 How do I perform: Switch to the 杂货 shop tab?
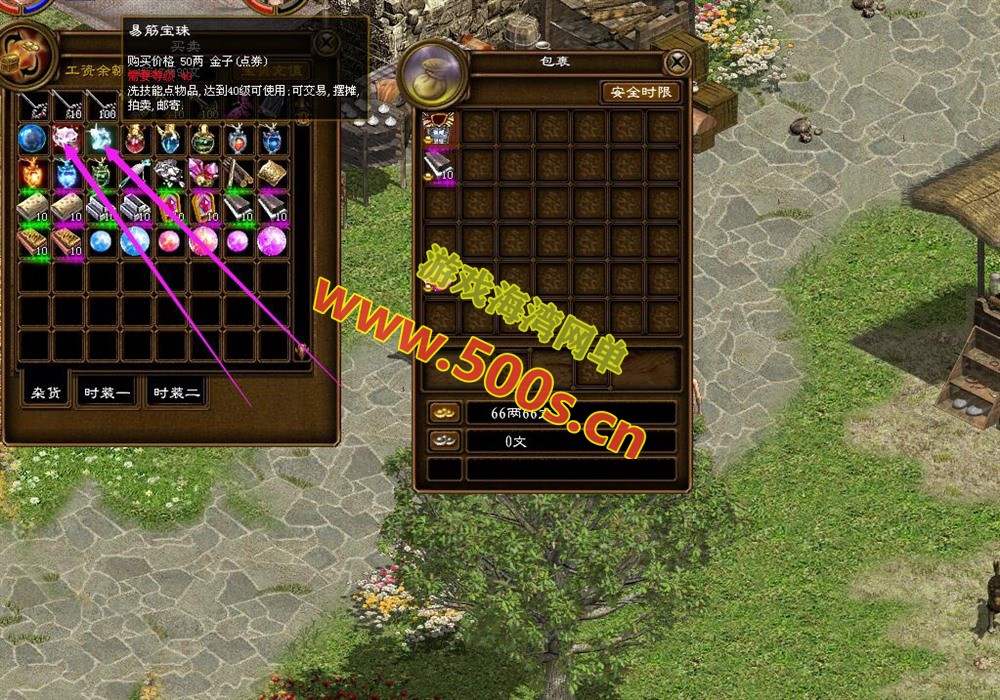[47, 393]
